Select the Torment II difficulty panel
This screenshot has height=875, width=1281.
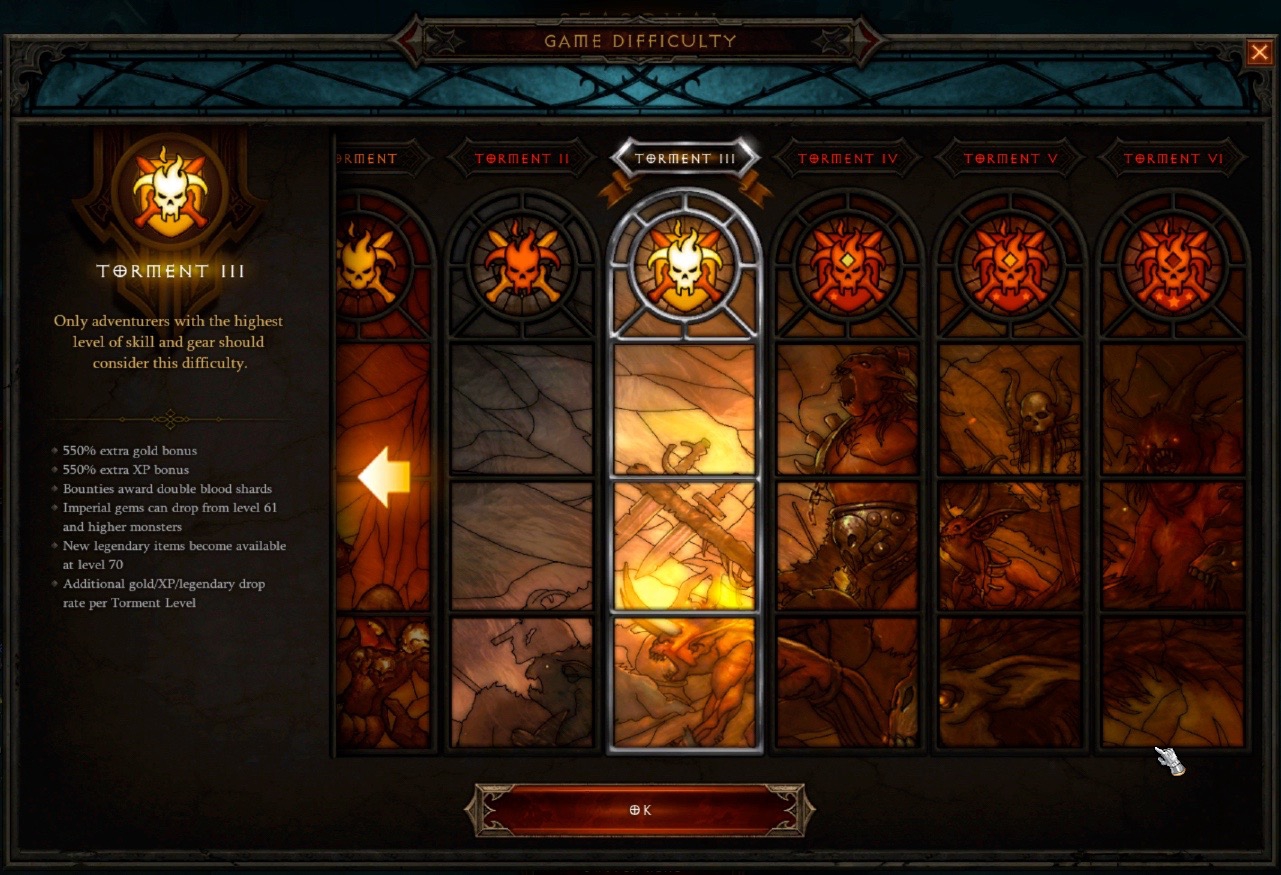tap(521, 470)
